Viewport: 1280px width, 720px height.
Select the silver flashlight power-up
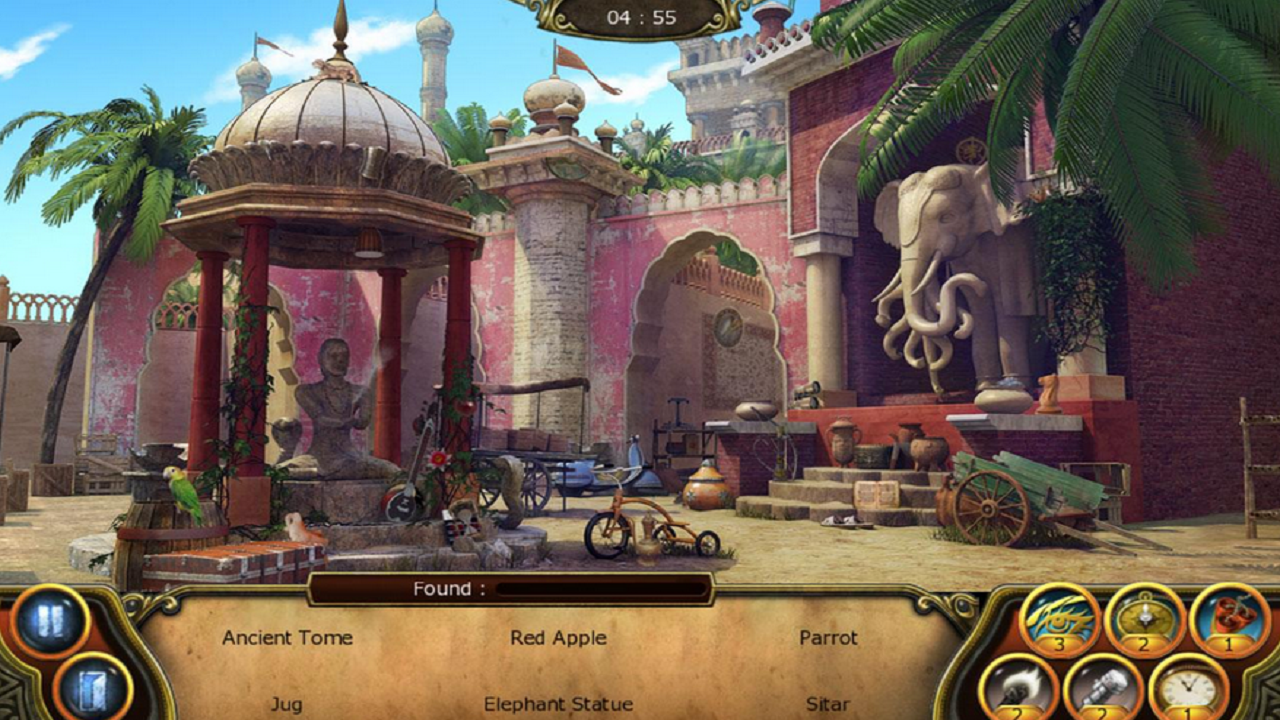click(x=1103, y=688)
